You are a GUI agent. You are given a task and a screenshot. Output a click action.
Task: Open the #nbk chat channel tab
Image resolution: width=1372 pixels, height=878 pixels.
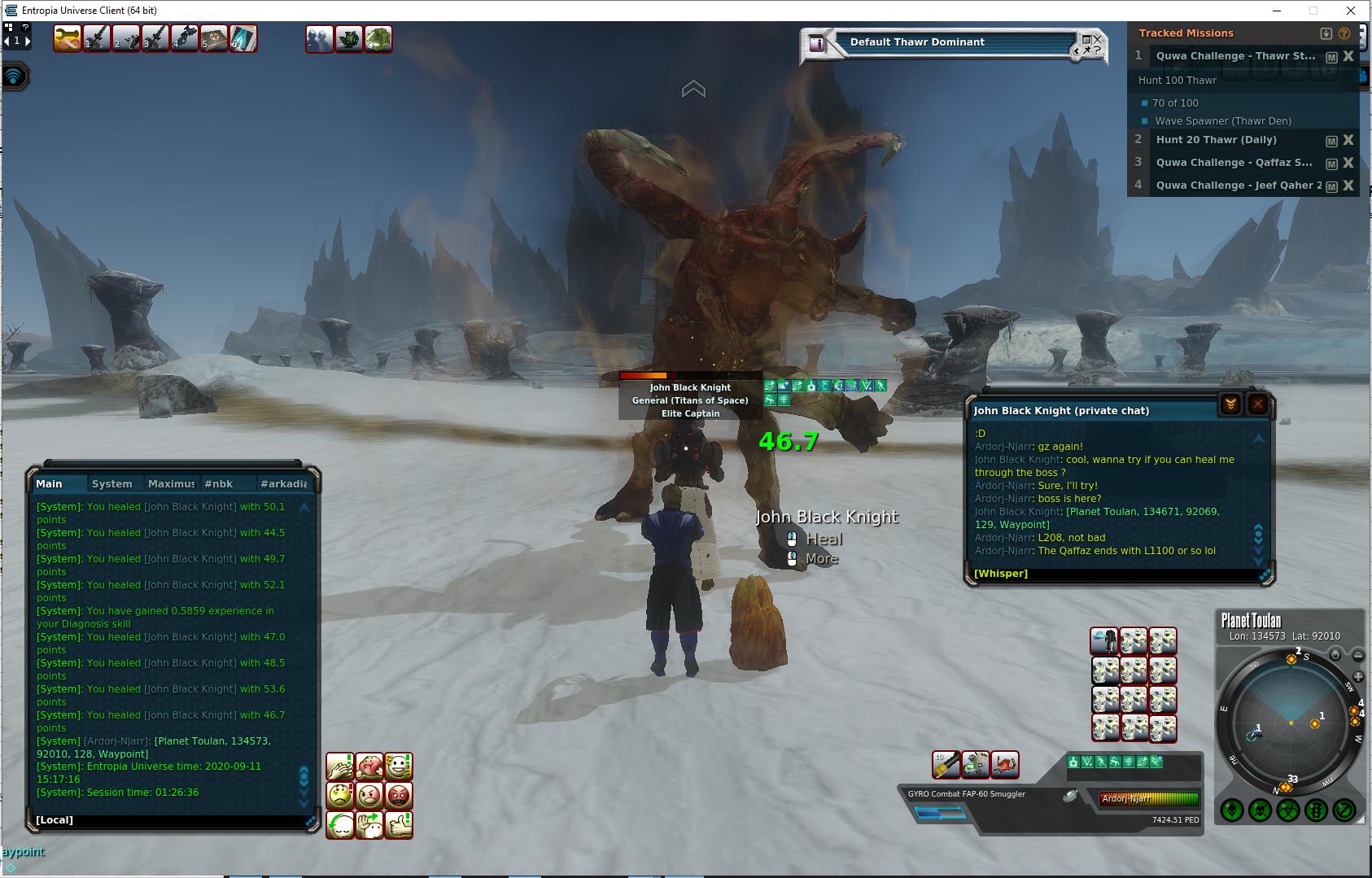pyautogui.click(x=218, y=483)
